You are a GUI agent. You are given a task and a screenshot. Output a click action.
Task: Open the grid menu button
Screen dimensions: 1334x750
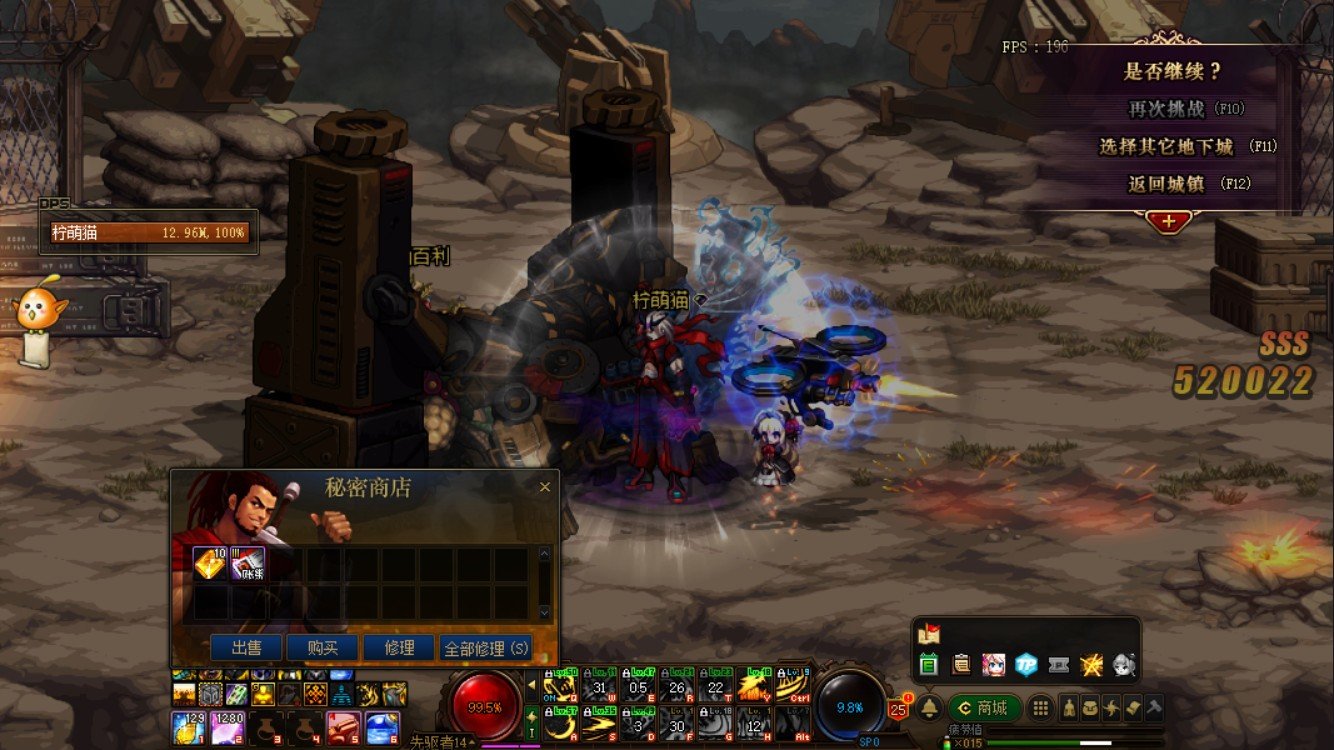coord(1040,708)
